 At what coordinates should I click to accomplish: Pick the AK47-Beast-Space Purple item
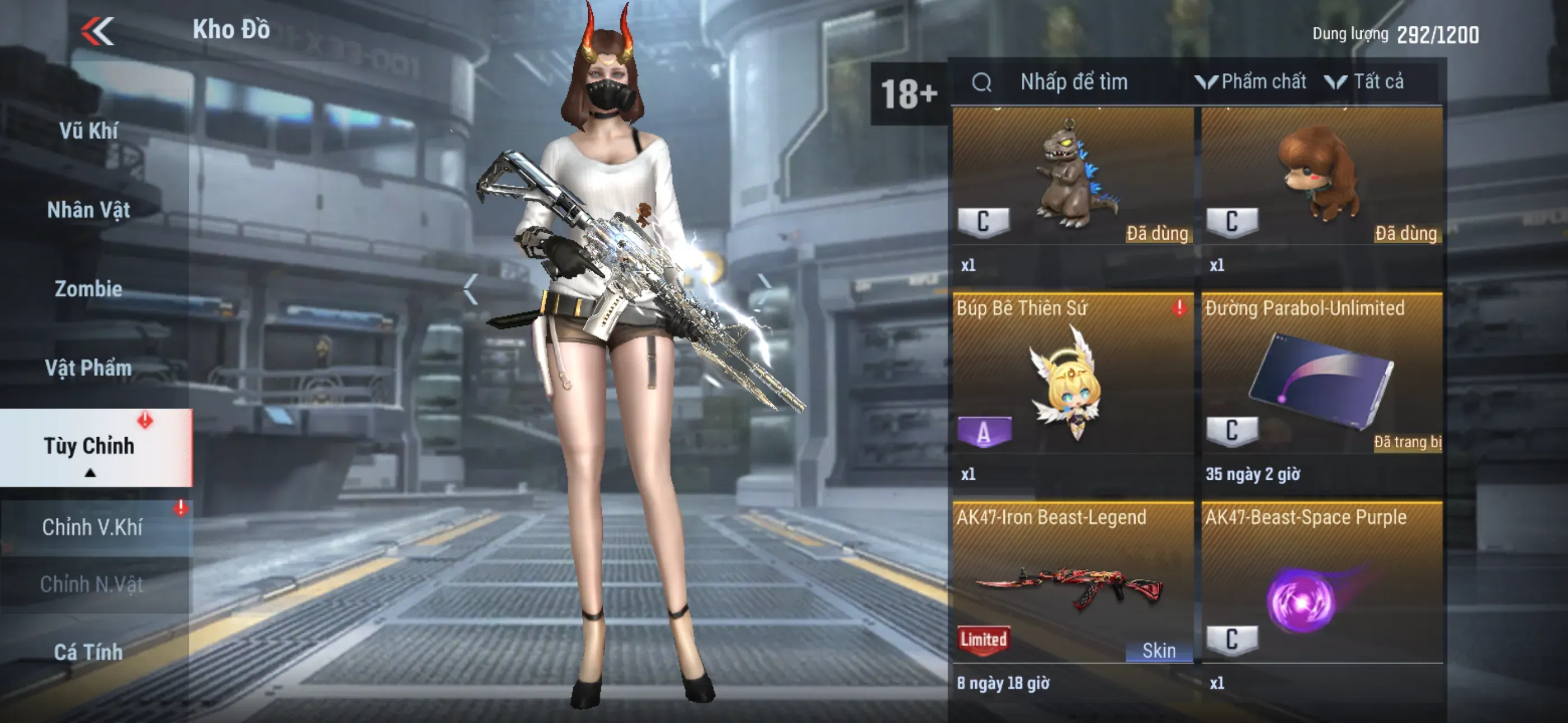pos(1321,590)
